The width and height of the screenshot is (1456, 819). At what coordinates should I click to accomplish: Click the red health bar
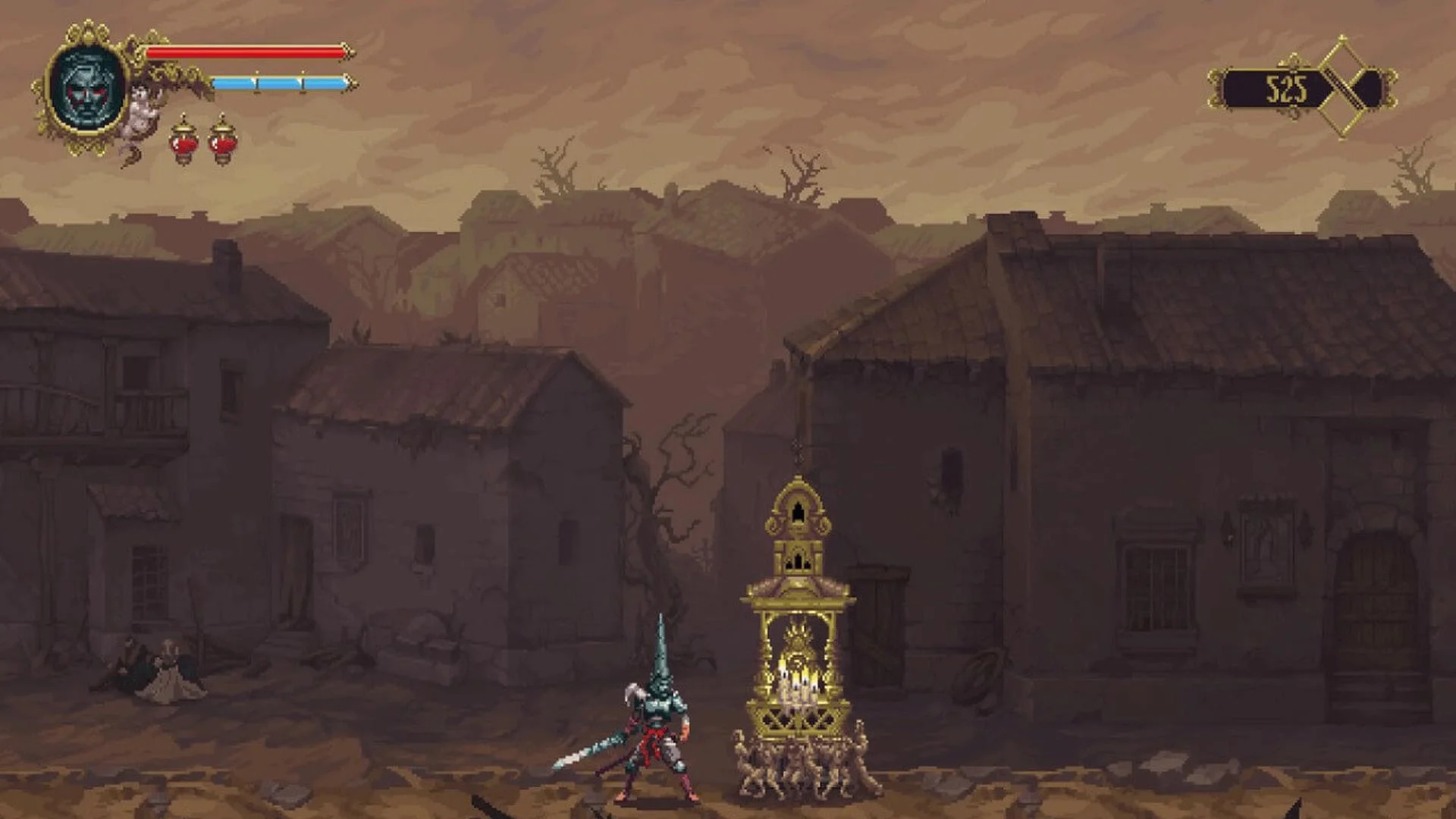click(x=243, y=52)
